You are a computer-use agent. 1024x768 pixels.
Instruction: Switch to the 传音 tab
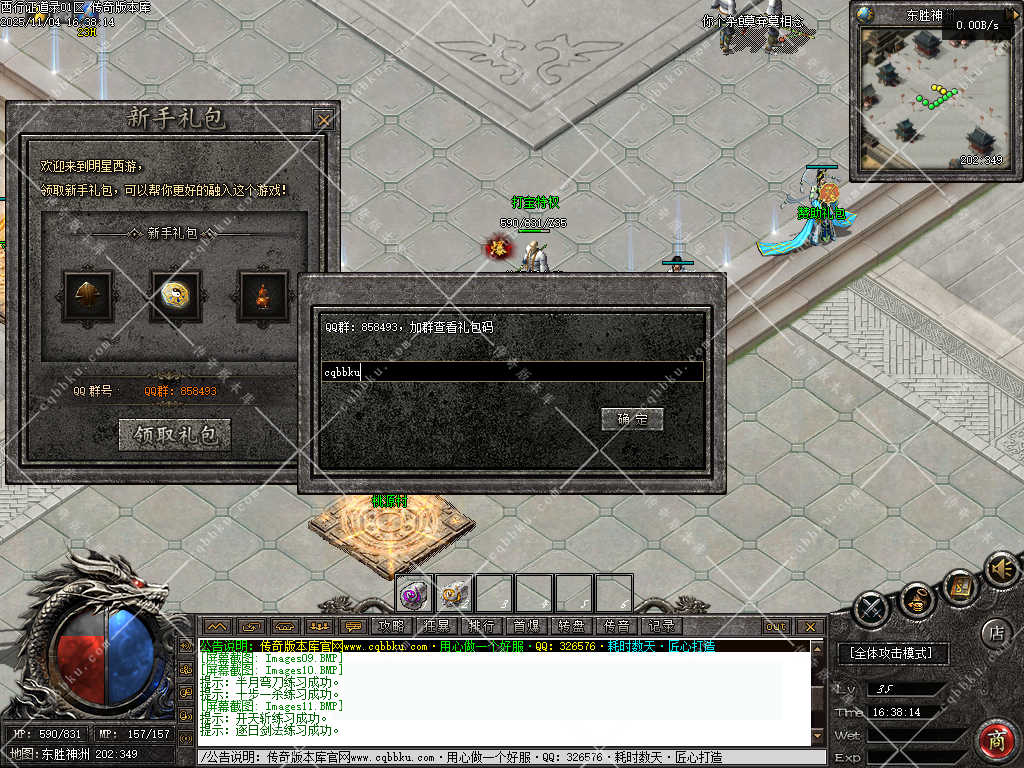616,626
